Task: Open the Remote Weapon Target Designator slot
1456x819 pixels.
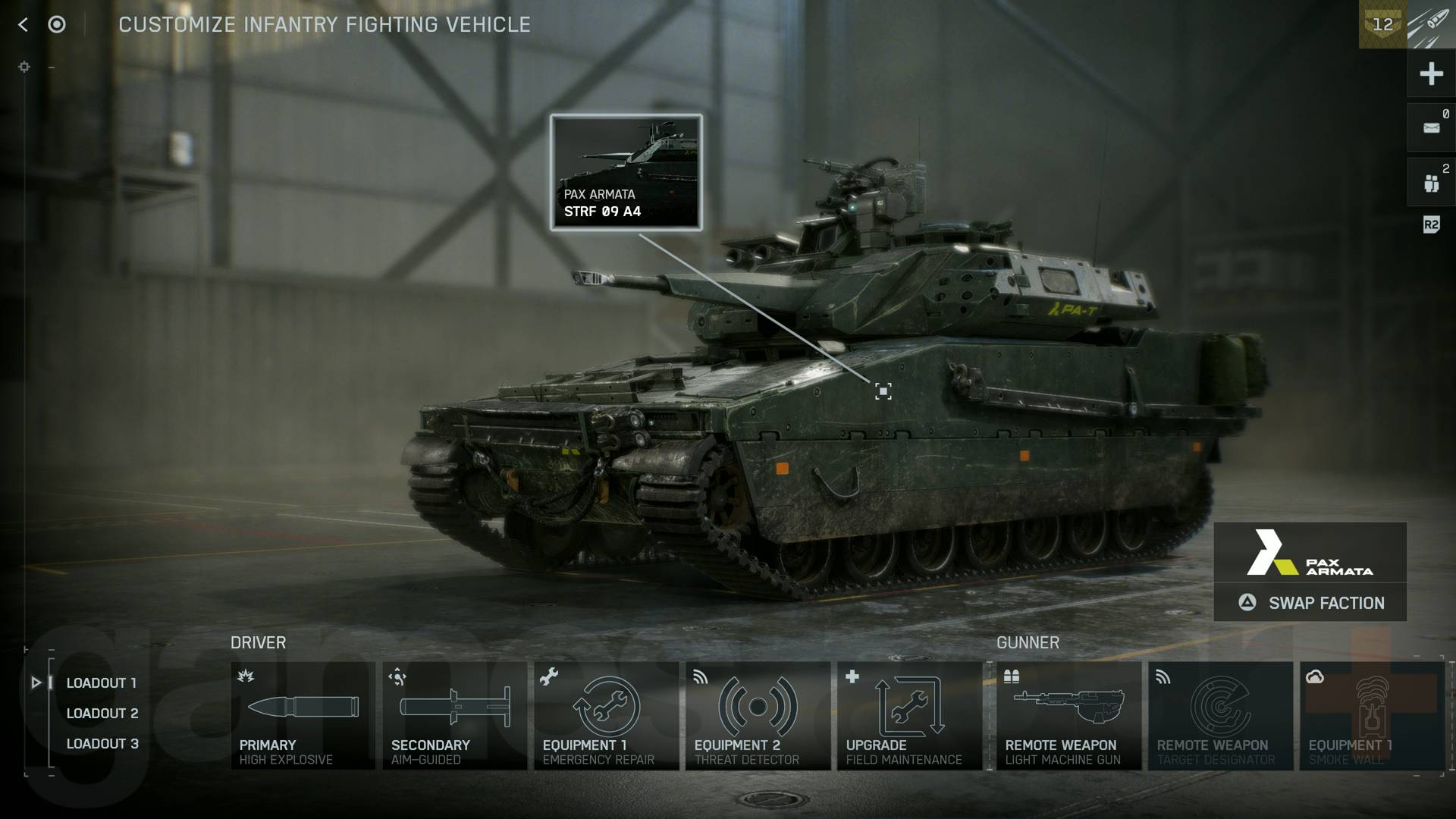Action: (1220, 715)
